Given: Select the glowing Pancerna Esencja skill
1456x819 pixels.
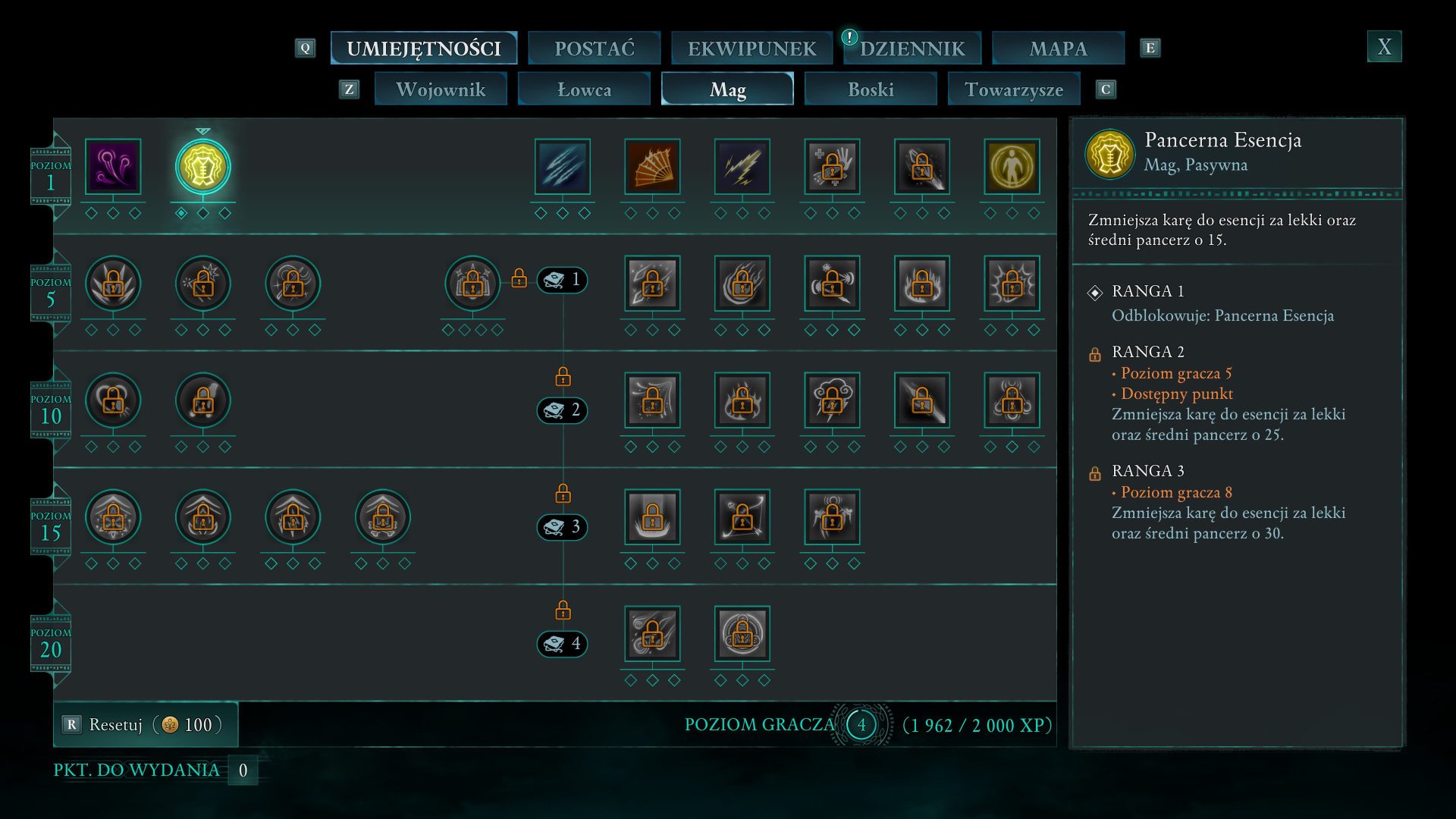Looking at the screenshot, I should 202,167.
